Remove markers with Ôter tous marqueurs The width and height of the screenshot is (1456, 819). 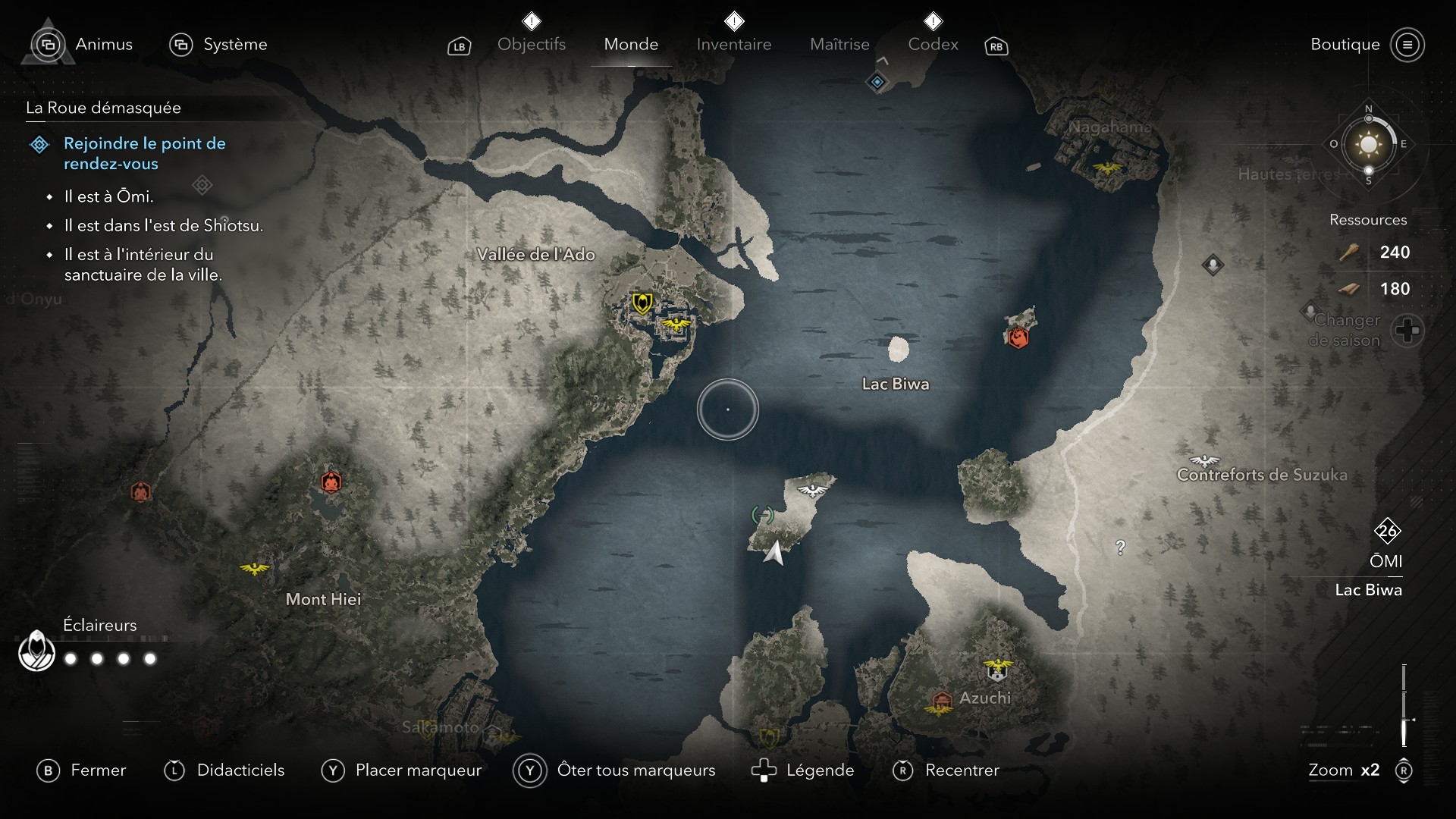tap(614, 770)
